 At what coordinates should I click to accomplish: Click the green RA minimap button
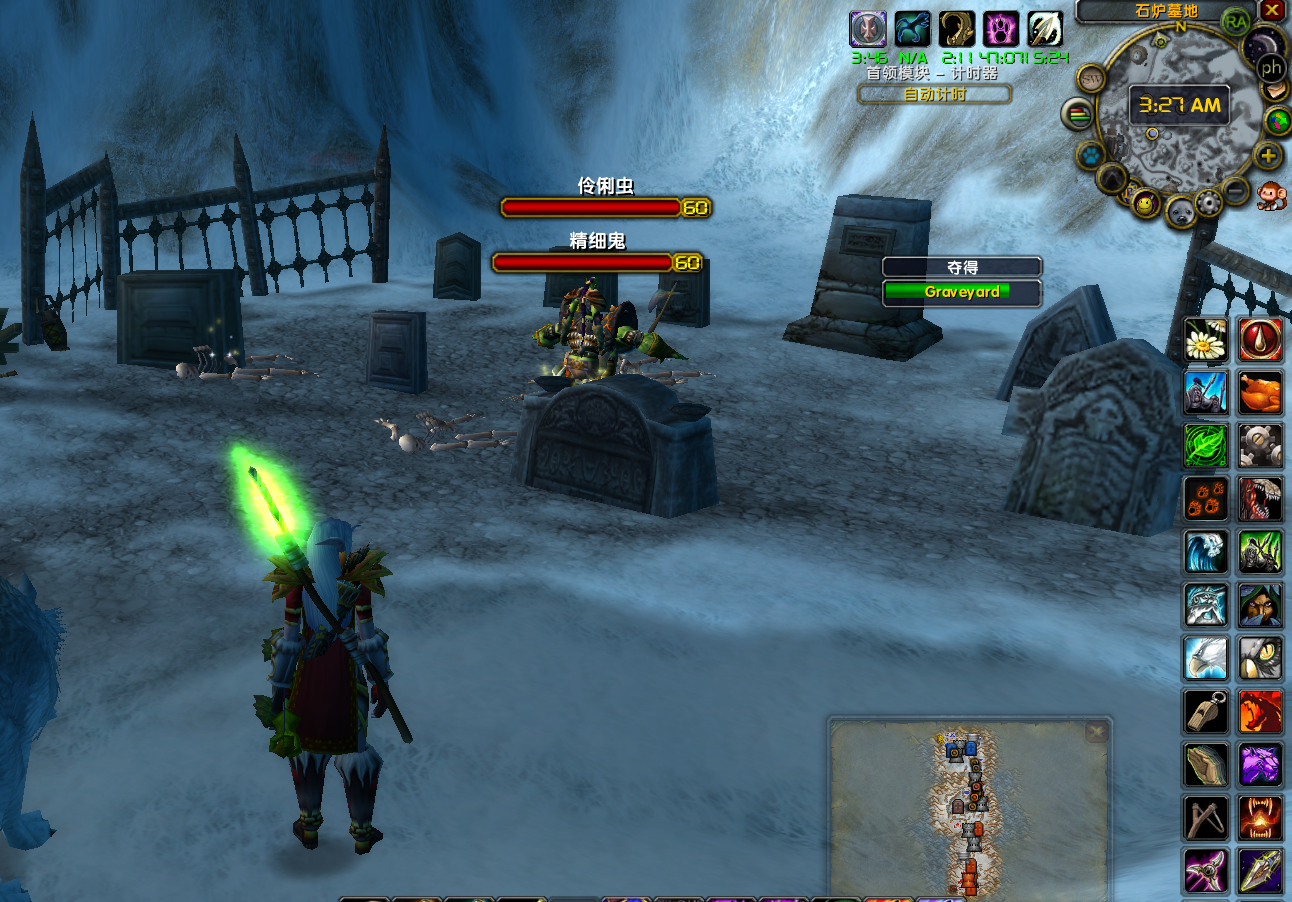pos(1236,21)
